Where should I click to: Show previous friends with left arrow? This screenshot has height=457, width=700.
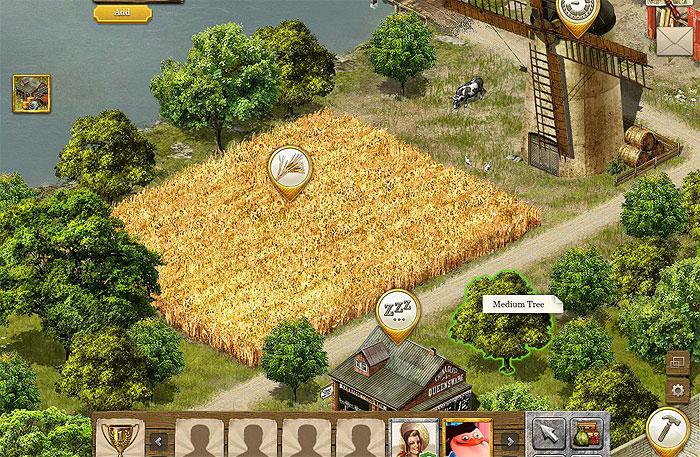pyautogui.click(x=159, y=441)
